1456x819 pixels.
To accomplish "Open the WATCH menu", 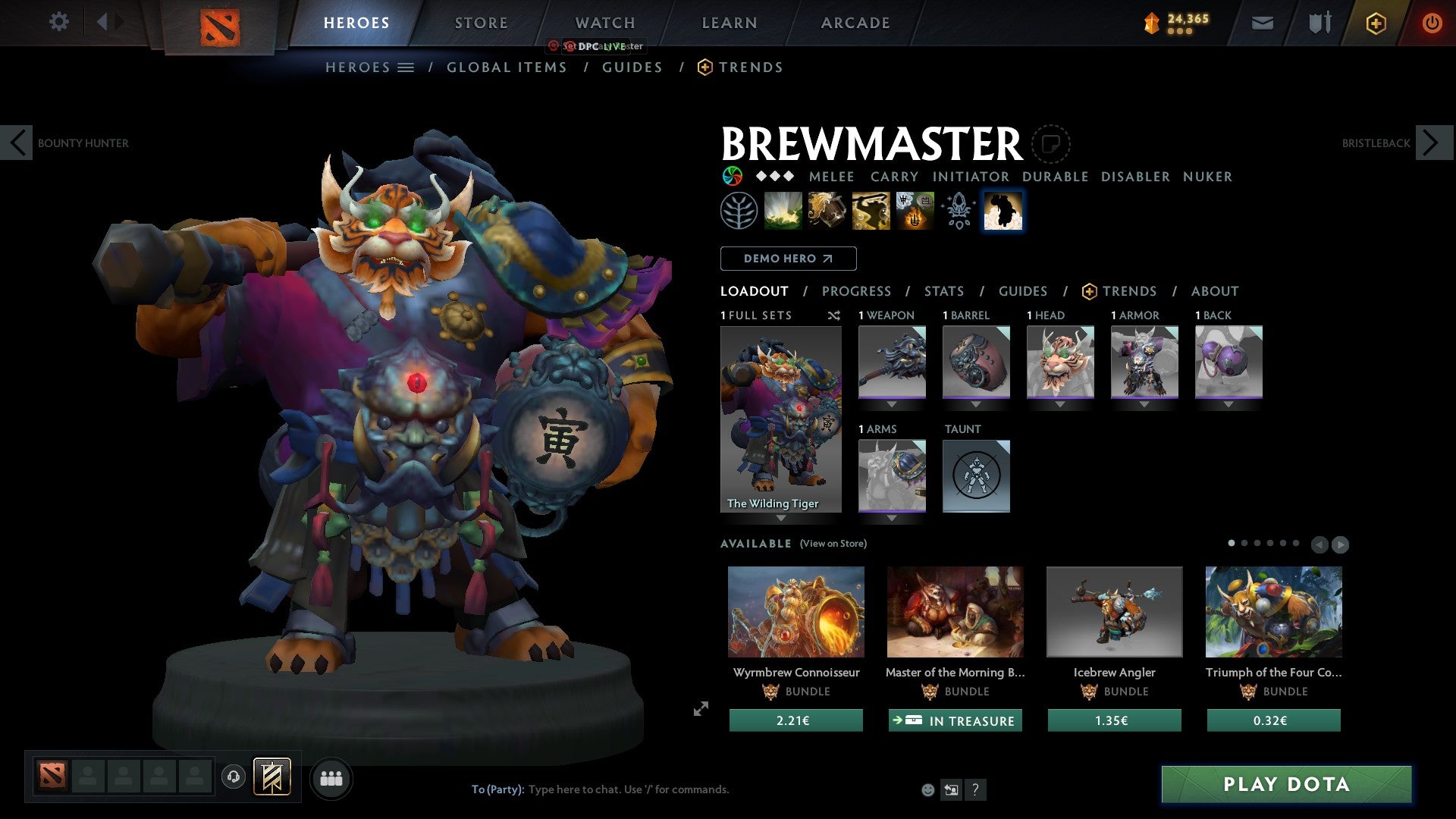I will coord(604,23).
